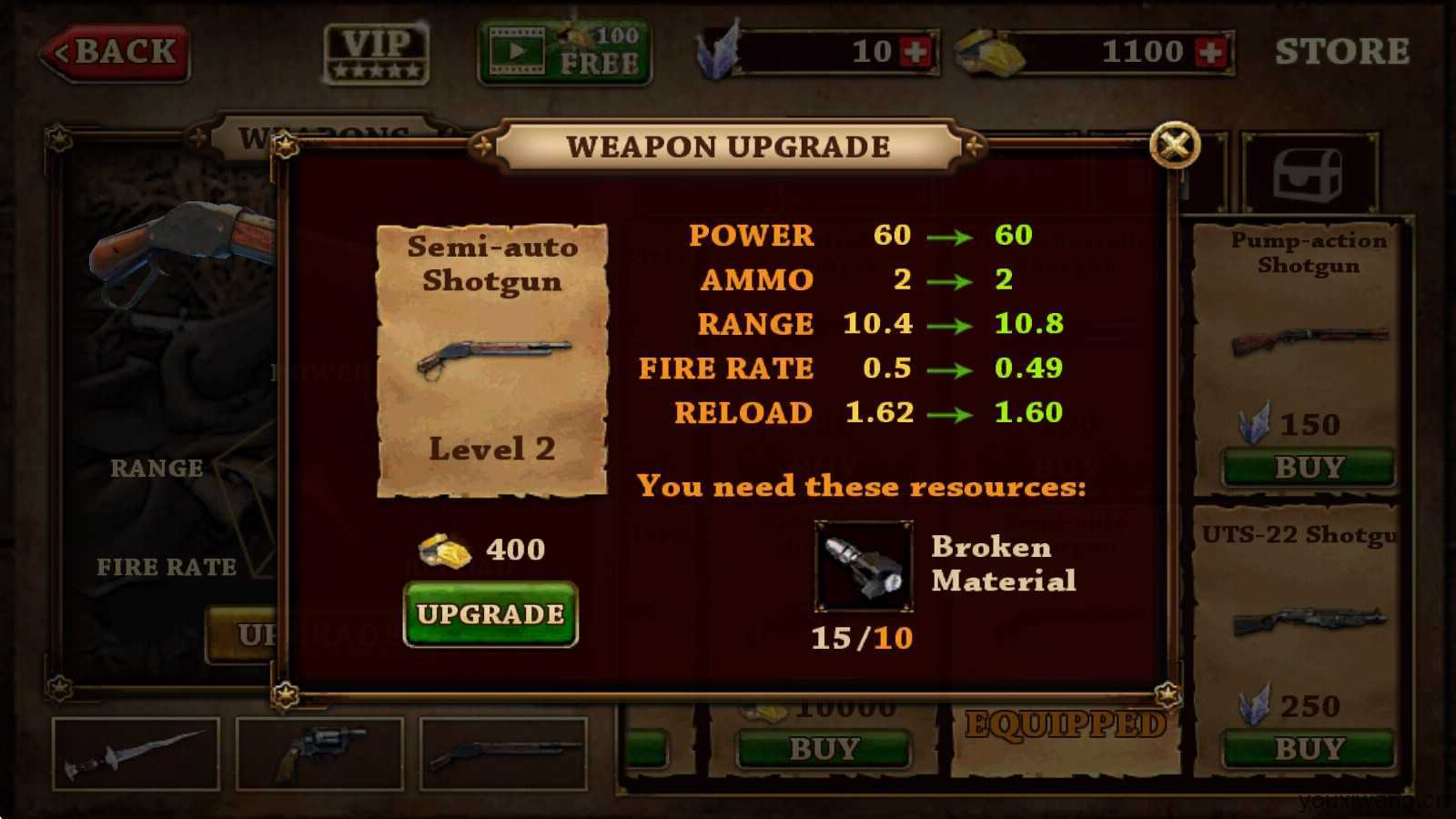The image size is (1456, 819).
Task: Select the Pump-action Shotgun card image
Action: point(1309,340)
